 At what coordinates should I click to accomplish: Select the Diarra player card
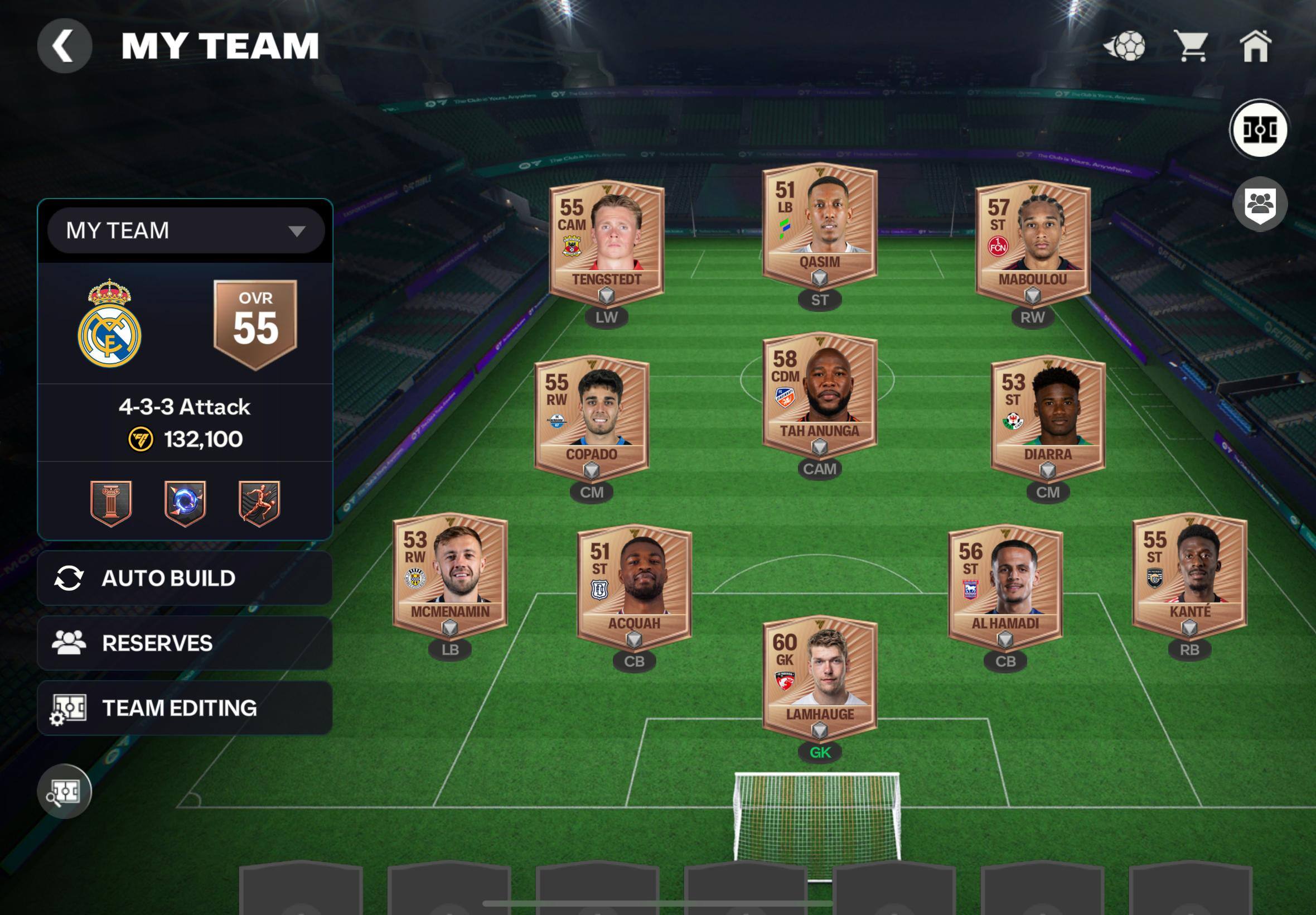[1047, 417]
